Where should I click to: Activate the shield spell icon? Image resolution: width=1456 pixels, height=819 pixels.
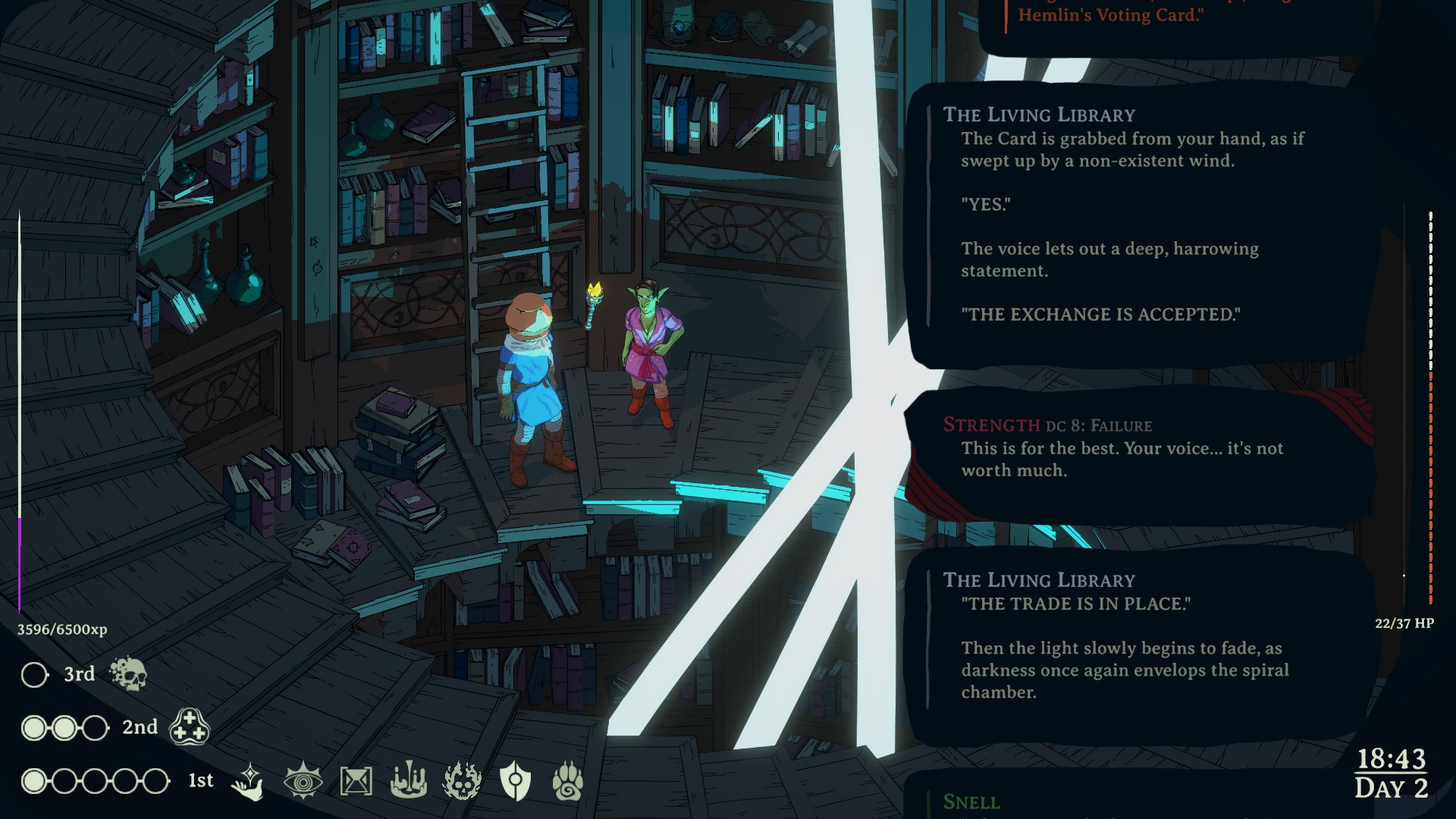point(515,780)
